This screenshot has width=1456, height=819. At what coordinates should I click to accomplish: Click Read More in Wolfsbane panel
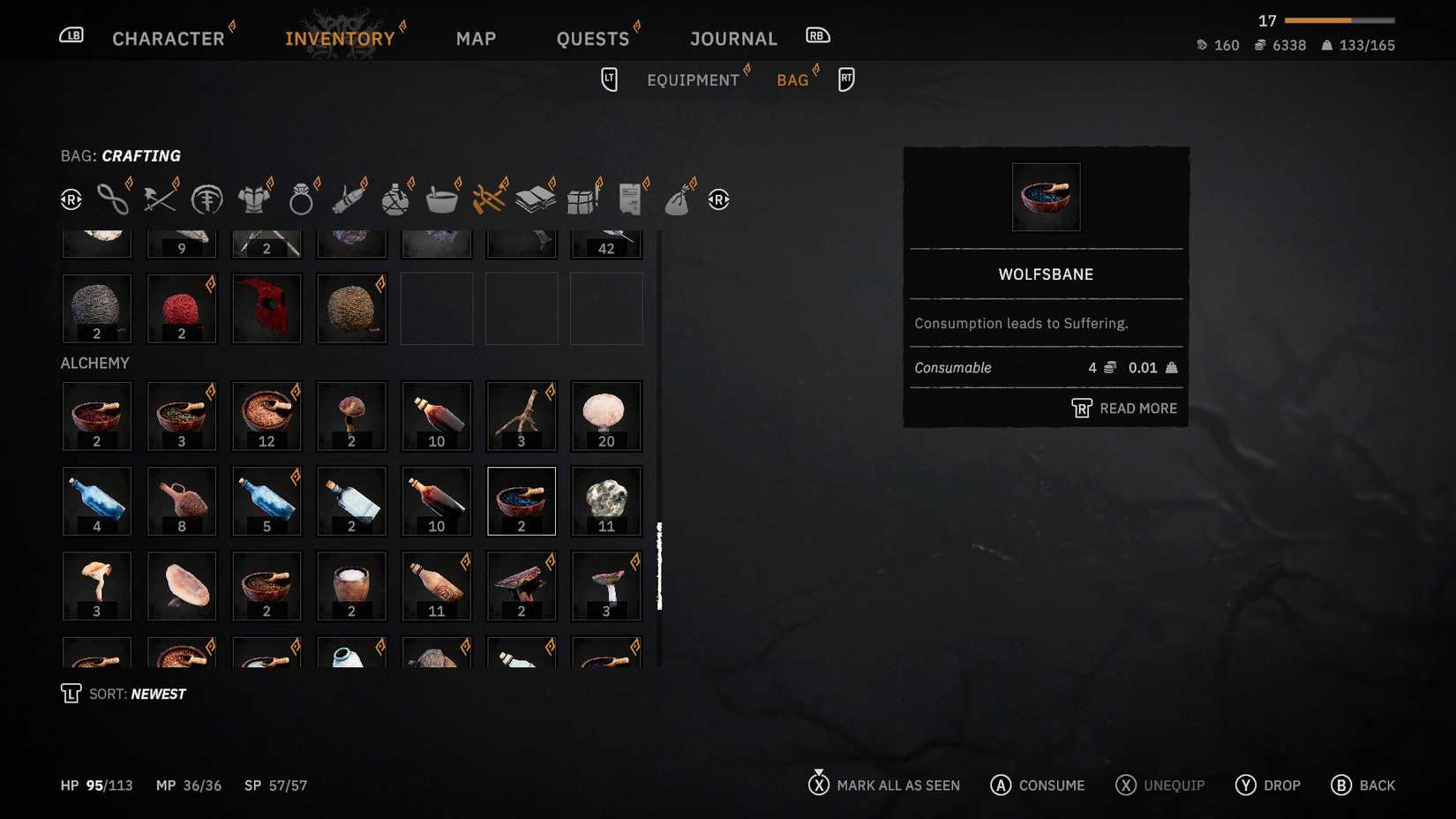coord(1125,409)
